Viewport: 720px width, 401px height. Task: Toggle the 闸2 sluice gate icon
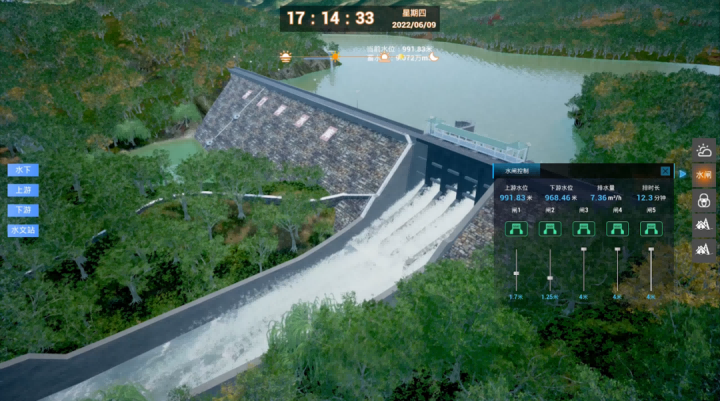(x=550, y=229)
